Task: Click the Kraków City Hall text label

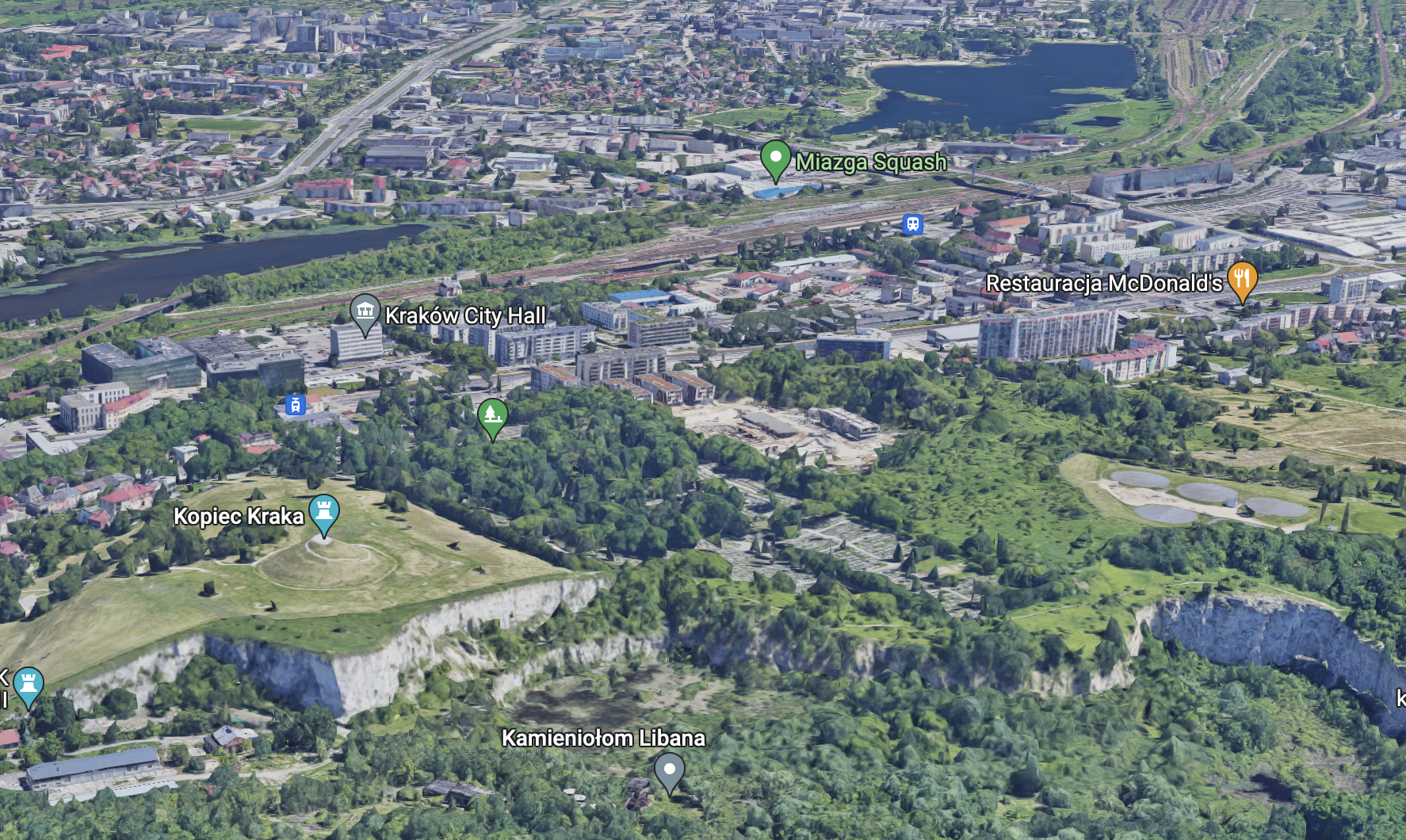Action: 465,315
